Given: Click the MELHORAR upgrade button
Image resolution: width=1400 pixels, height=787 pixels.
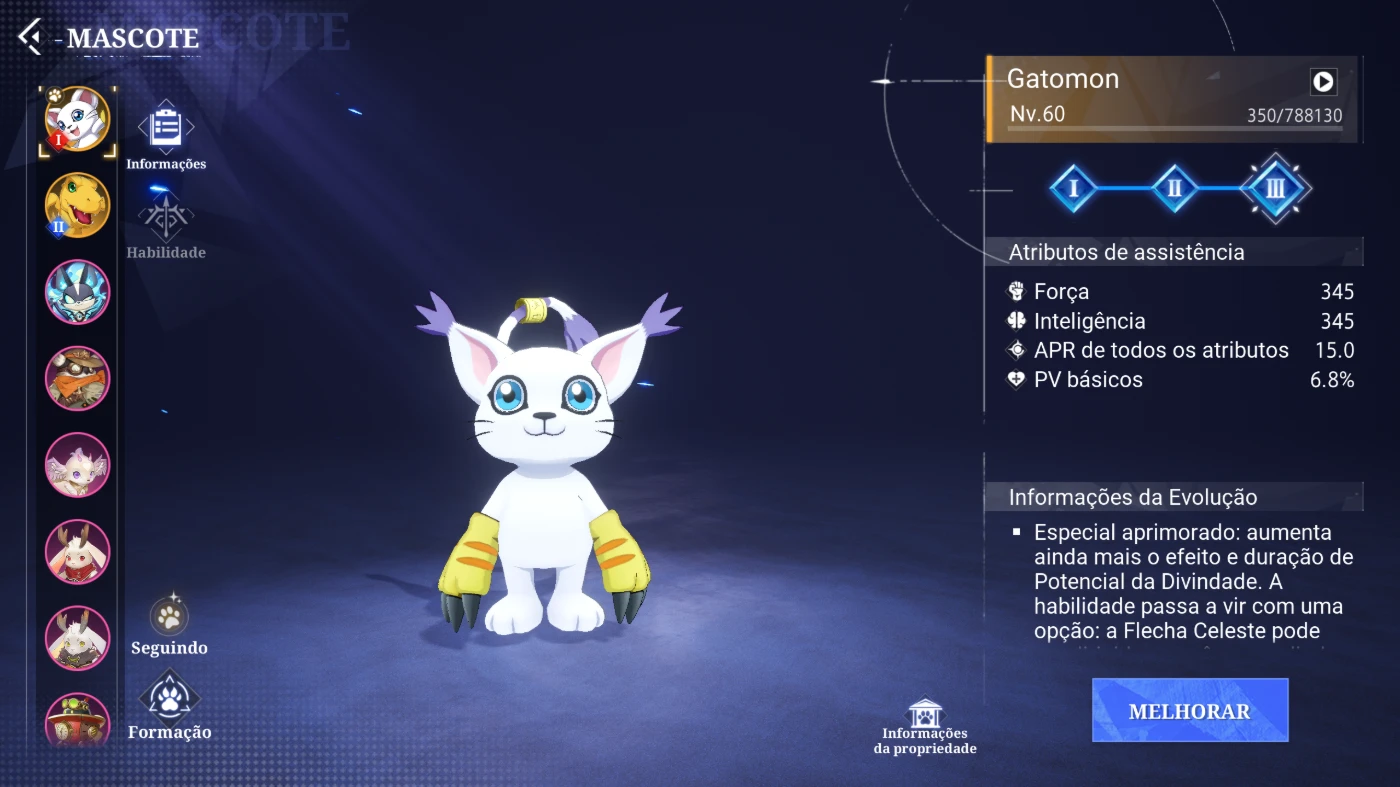Looking at the screenshot, I should [1189, 711].
